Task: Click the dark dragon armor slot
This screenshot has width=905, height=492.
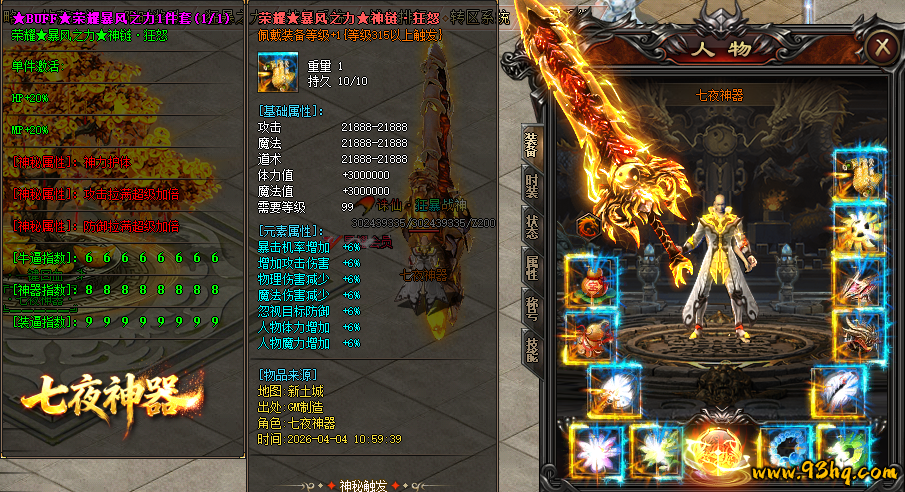Action: tap(857, 335)
